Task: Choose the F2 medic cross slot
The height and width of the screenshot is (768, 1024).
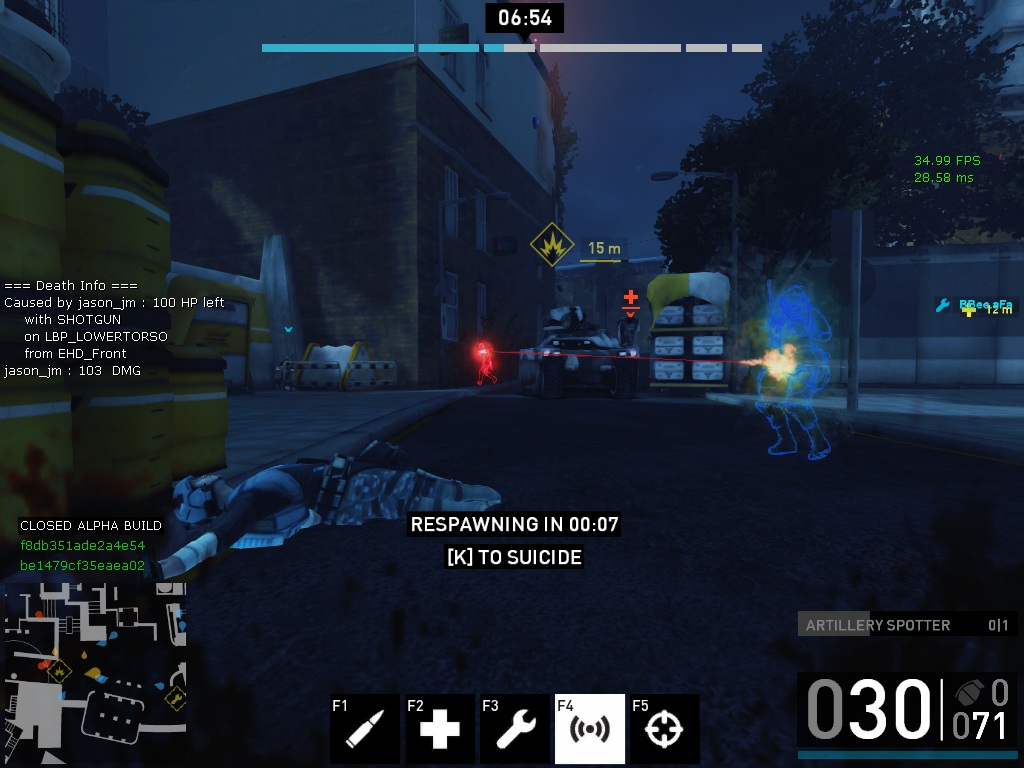Action: 440,729
